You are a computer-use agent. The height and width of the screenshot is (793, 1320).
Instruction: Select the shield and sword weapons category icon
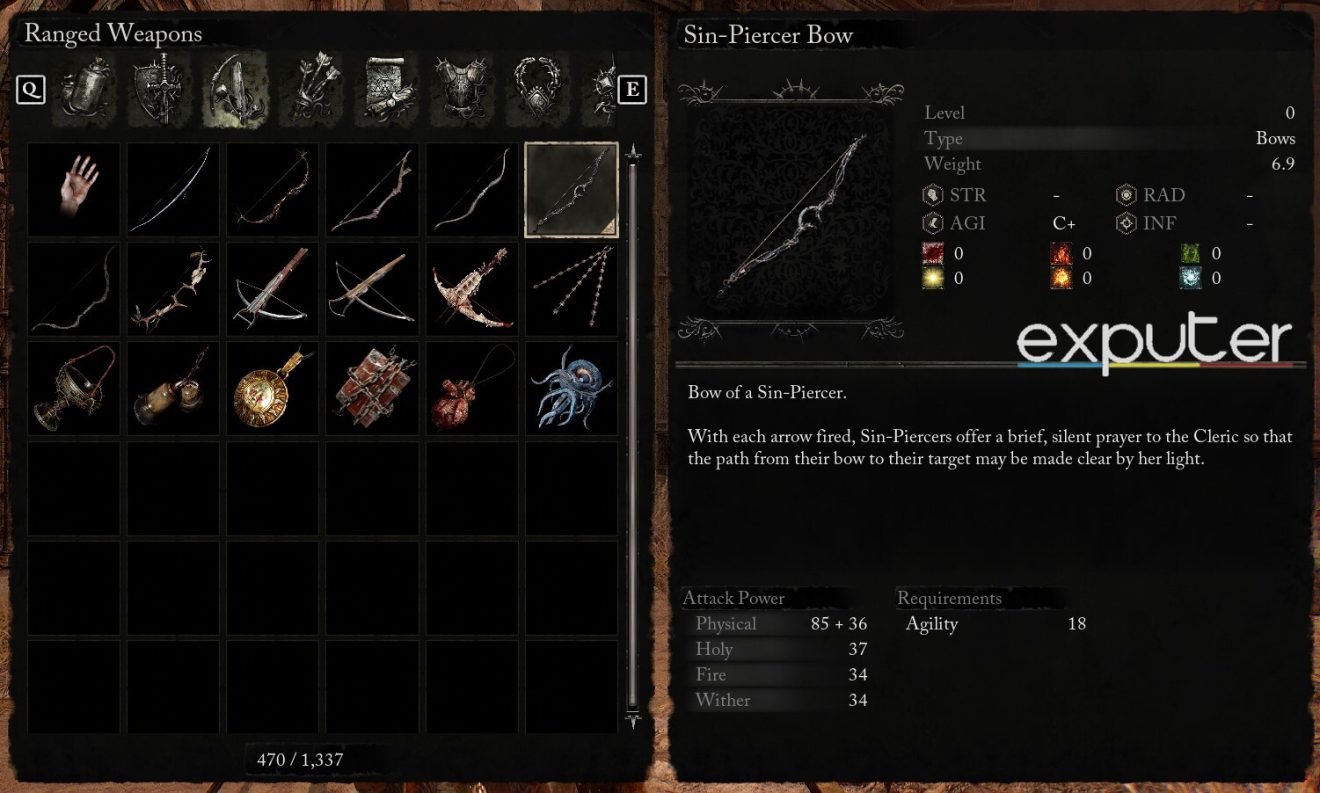(x=160, y=85)
